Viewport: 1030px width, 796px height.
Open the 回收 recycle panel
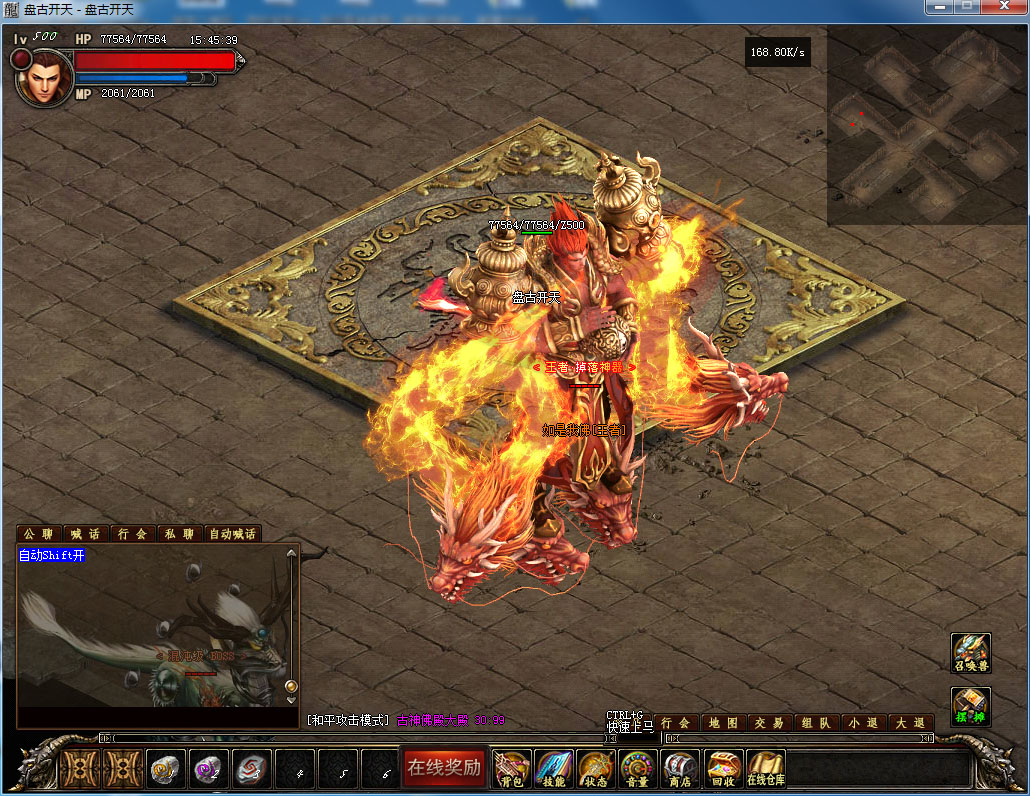[x=723, y=769]
